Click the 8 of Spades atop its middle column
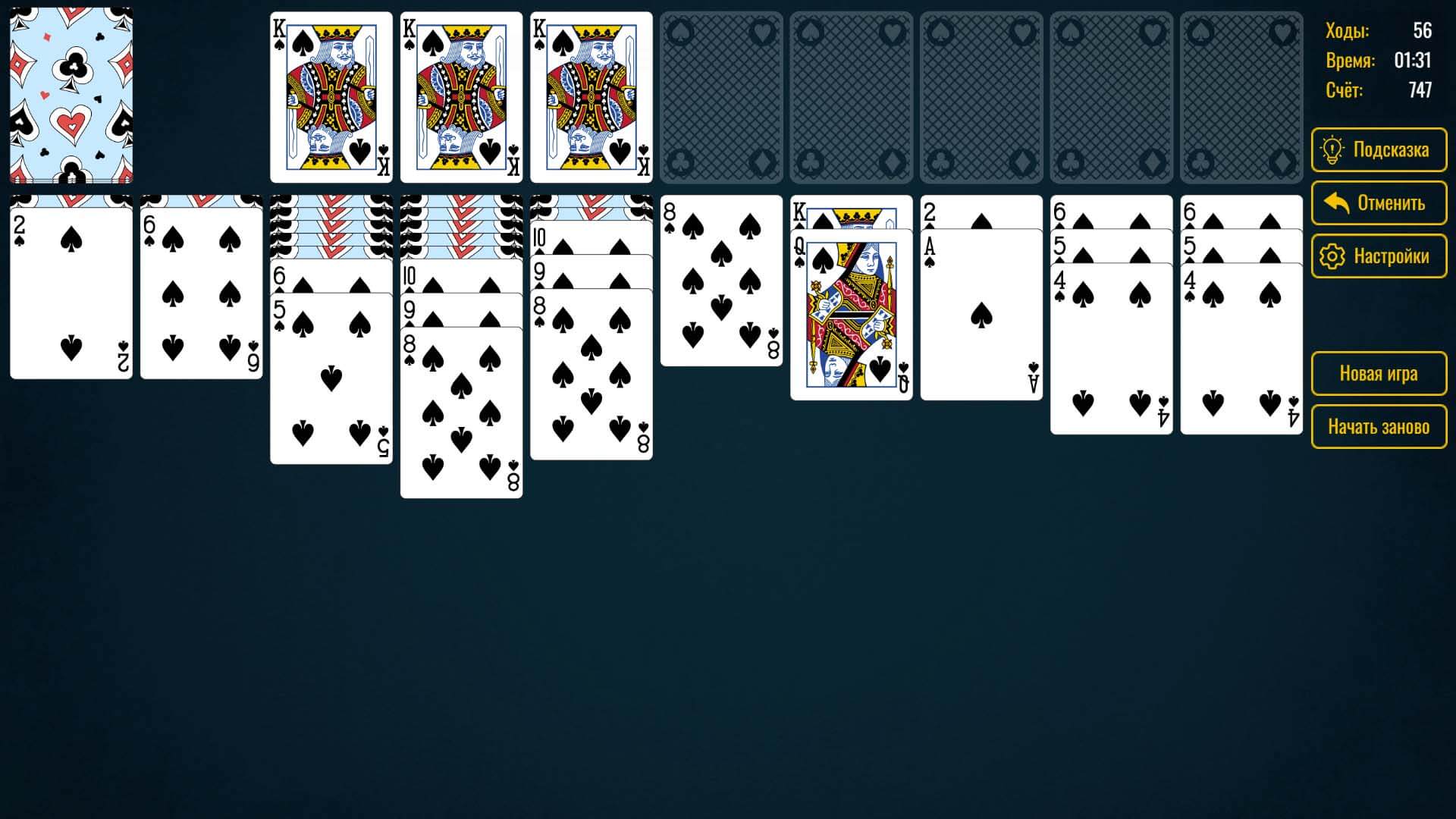The image size is (1456, 819). click(x=722, y=281)
